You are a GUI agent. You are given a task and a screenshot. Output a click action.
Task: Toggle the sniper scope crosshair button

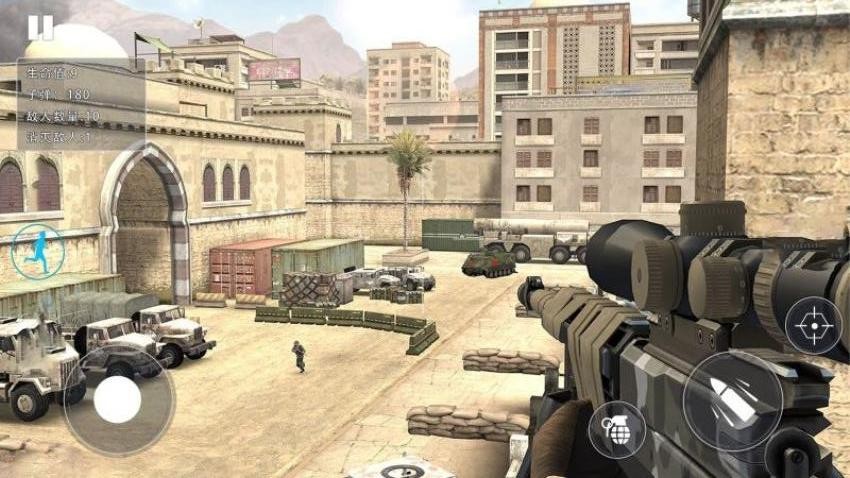pos(813,325)
